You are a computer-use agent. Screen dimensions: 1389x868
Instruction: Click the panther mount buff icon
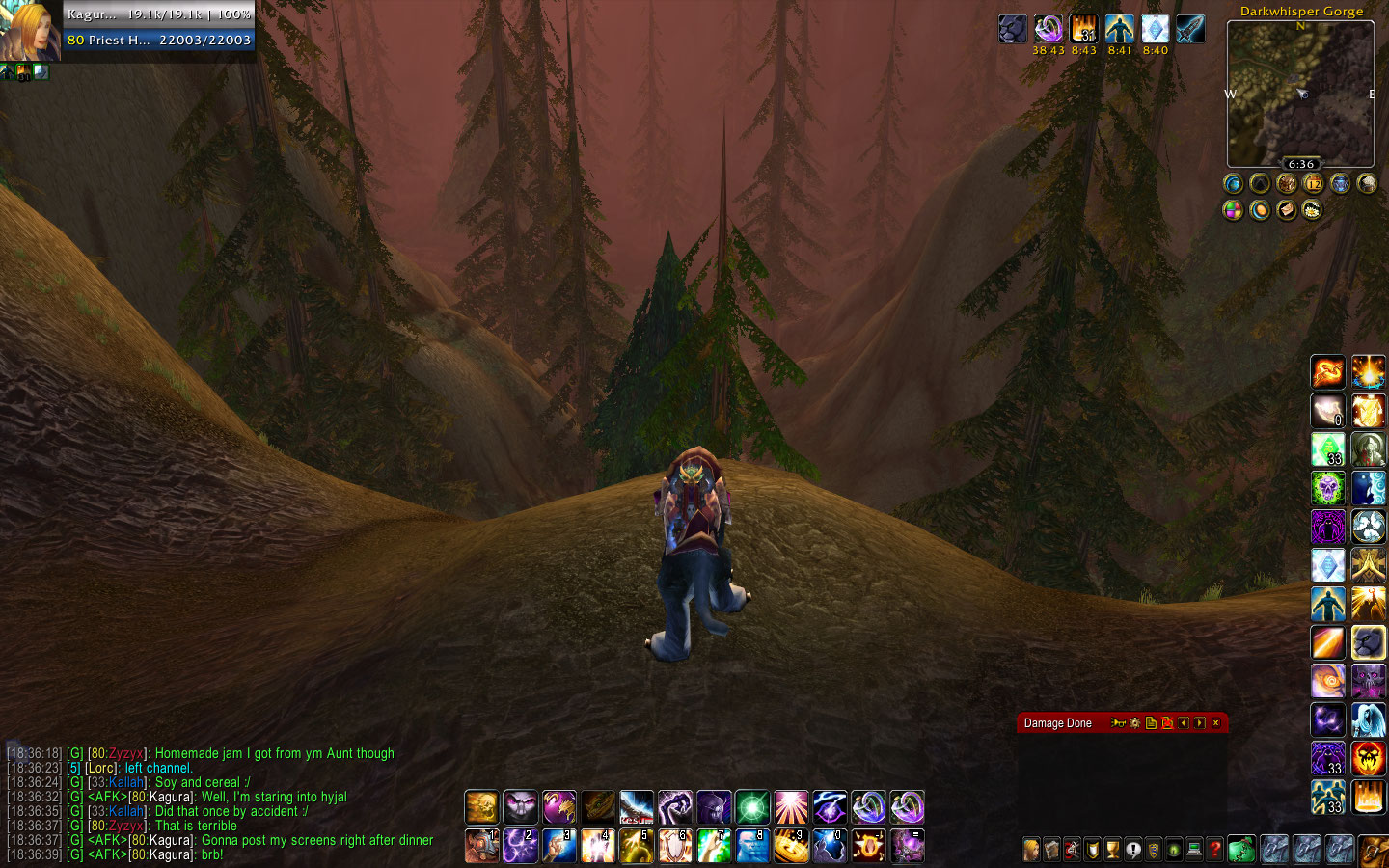coord(1013,29)
